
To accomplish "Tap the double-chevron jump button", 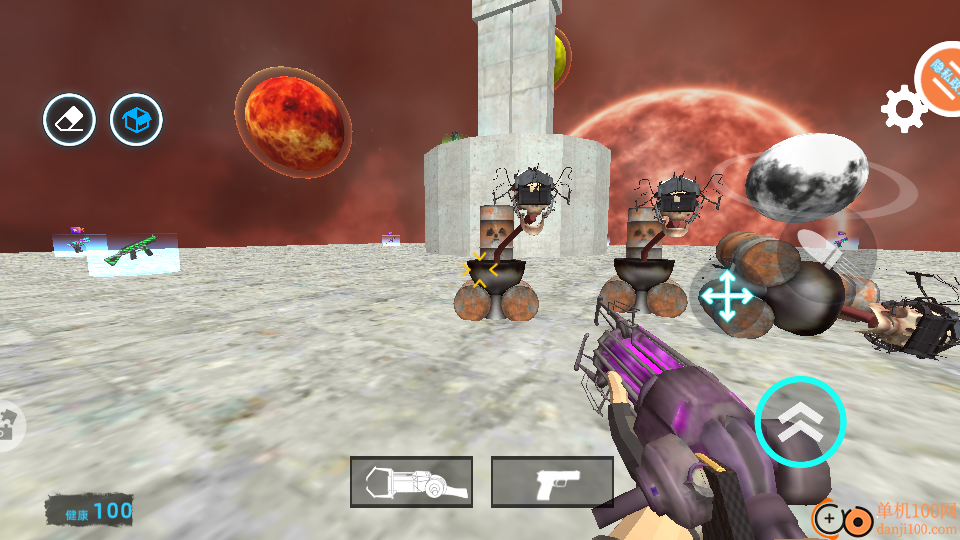I will point(800,422).
